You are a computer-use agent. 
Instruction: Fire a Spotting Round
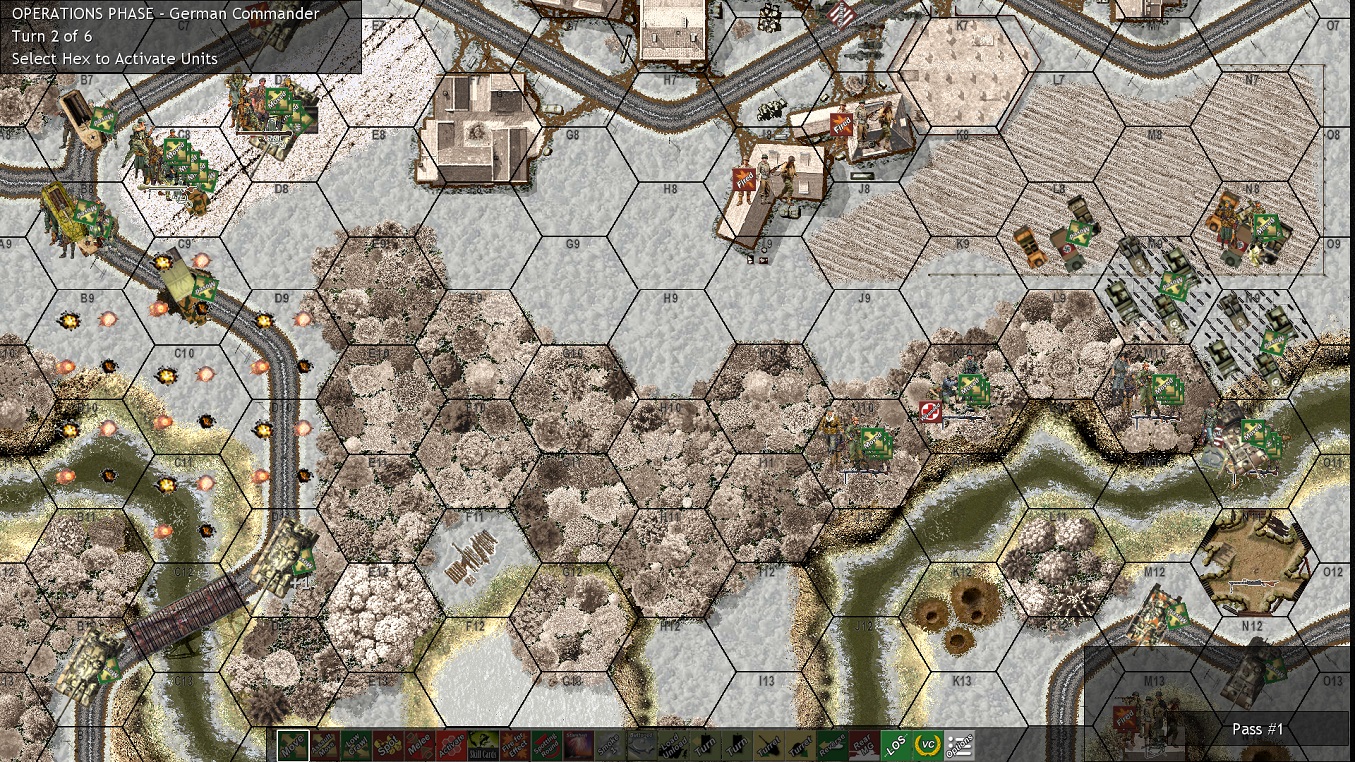[546, 744]
